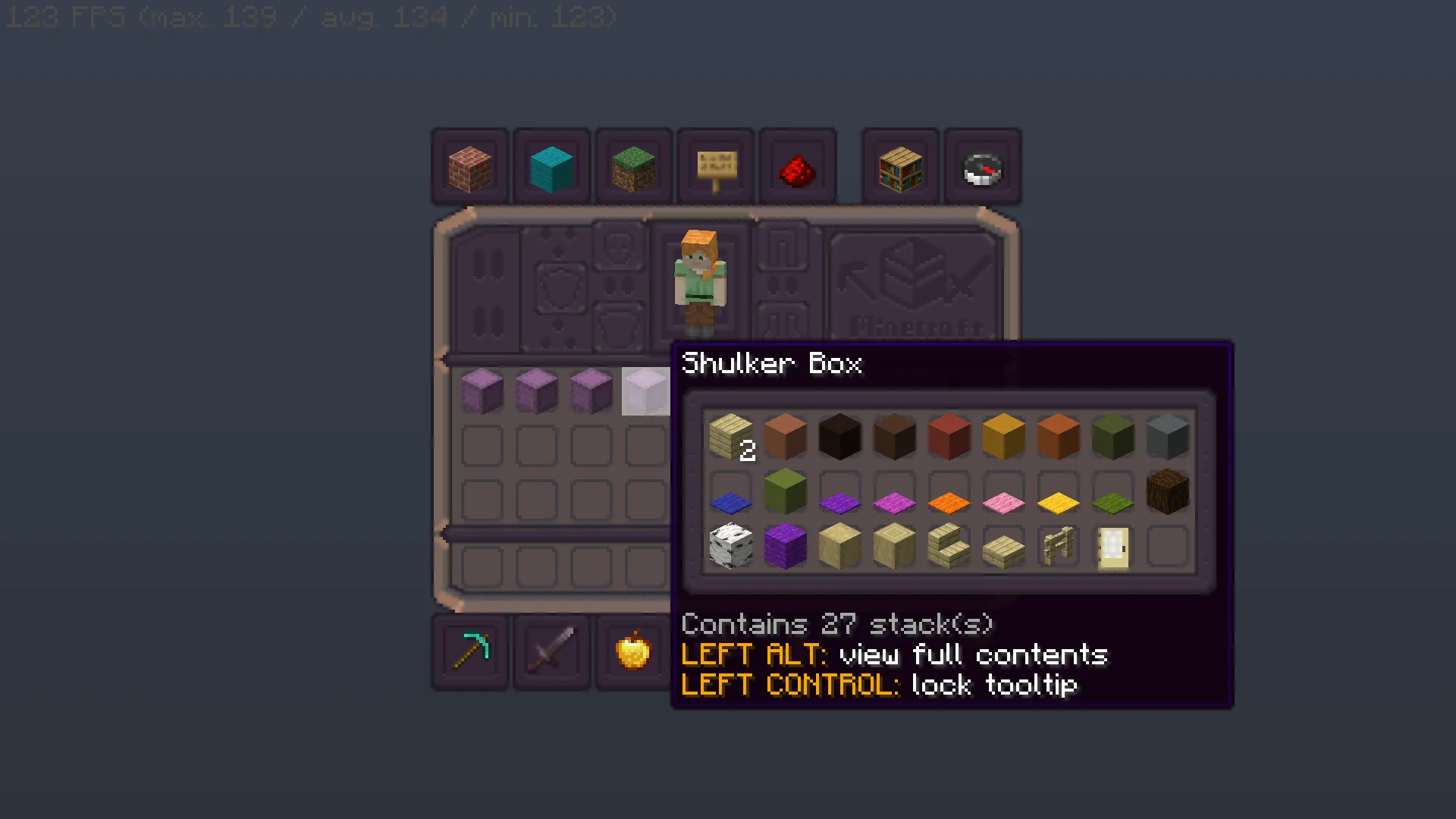Pick up the golden apple
The image size is (1456, 819).
[633, 652]
